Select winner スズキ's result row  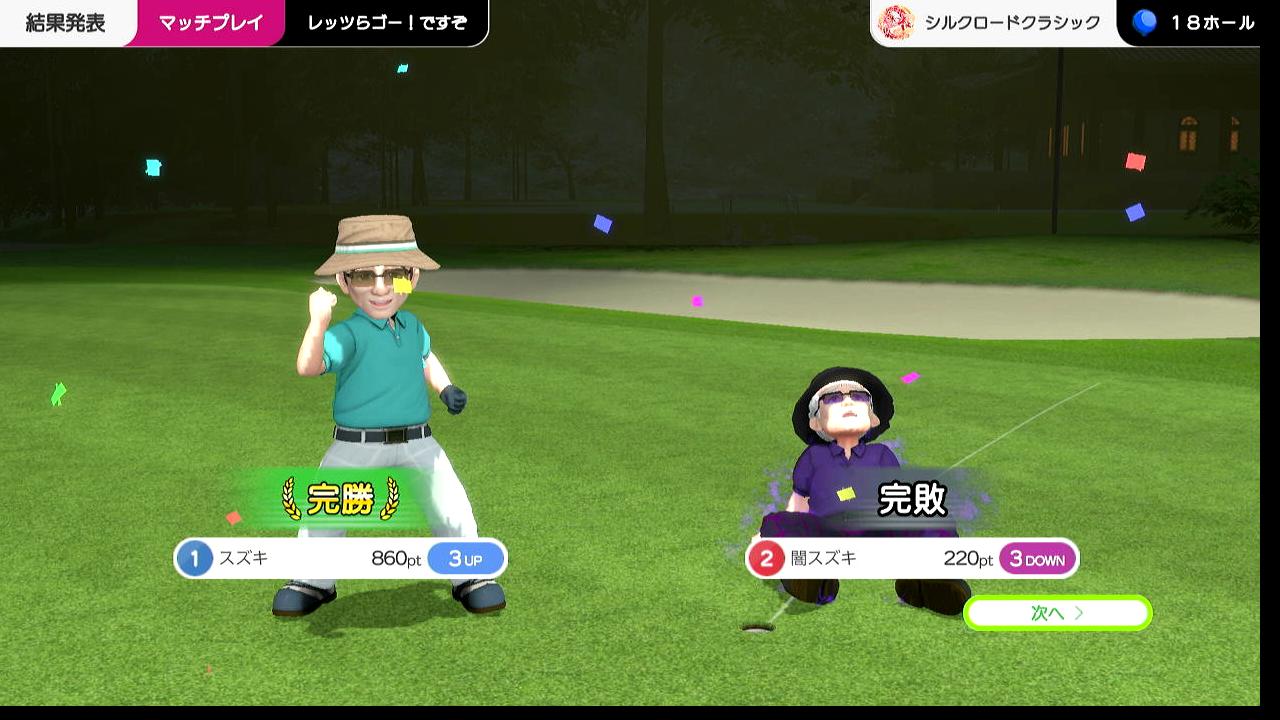point(340,558)
